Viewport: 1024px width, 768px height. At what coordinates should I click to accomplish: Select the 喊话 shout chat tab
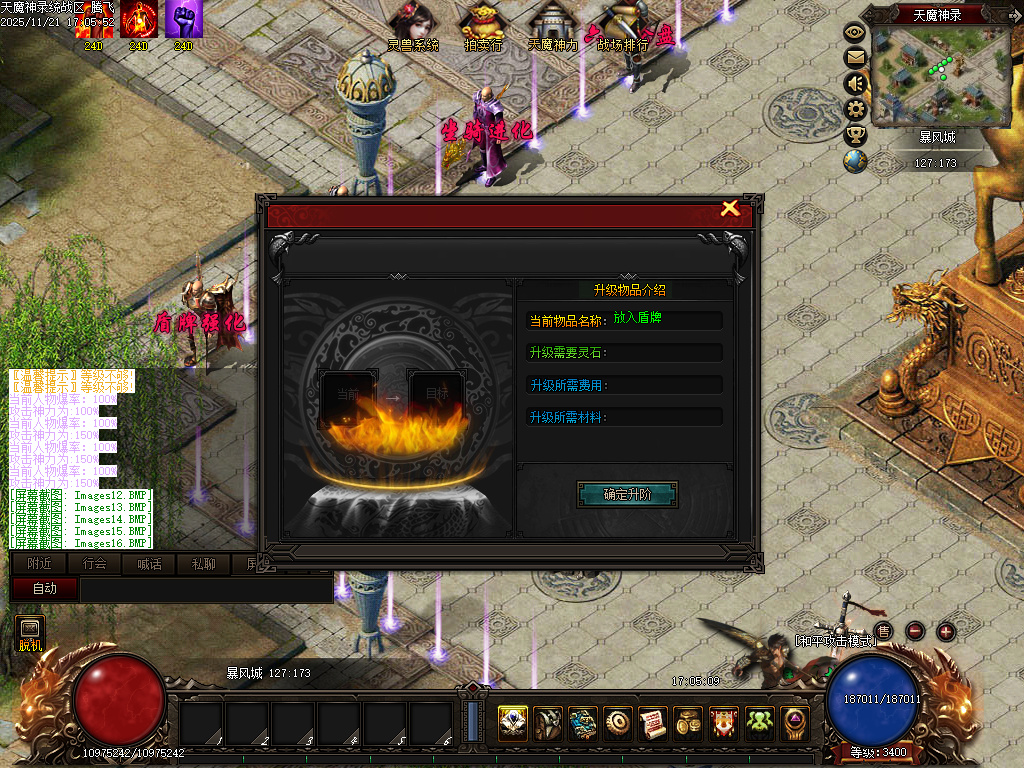148,564
